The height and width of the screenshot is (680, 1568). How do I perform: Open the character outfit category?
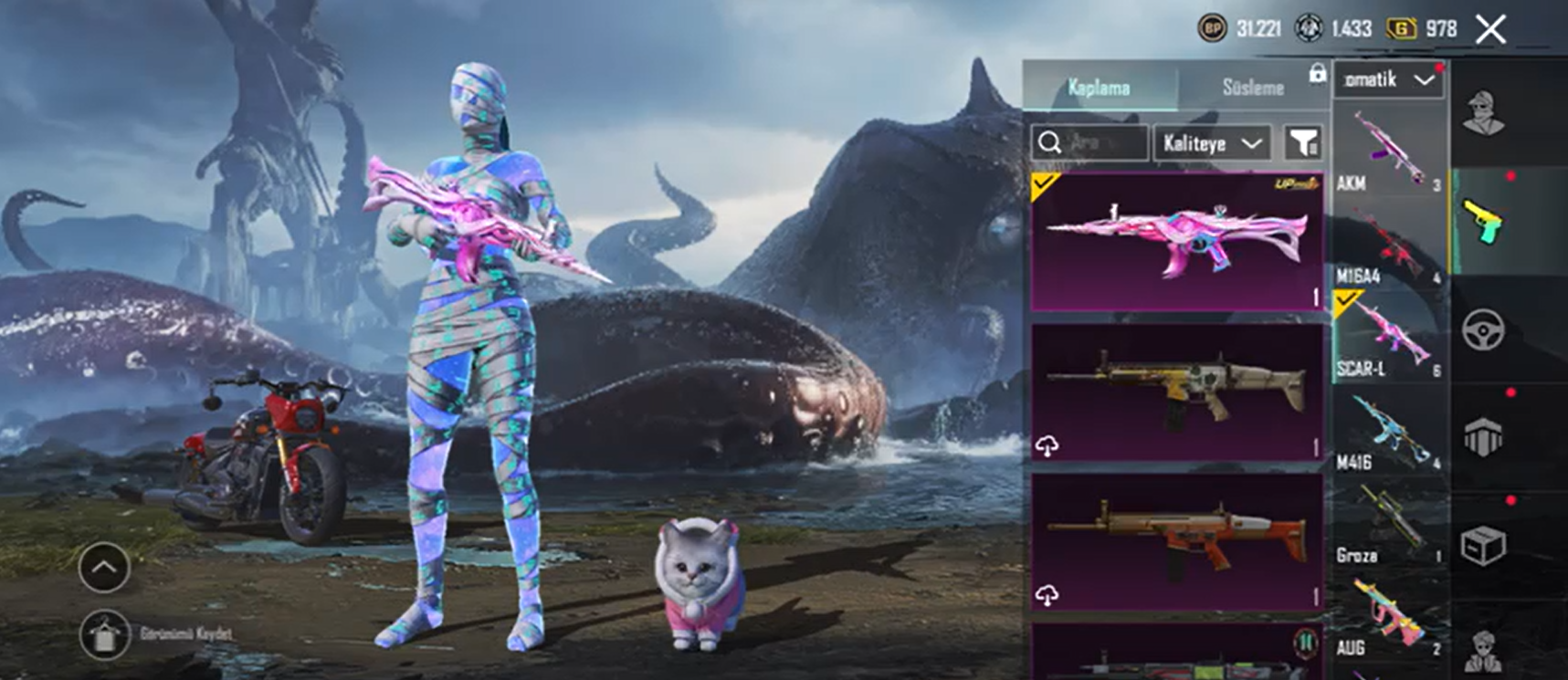[1484, 114]
